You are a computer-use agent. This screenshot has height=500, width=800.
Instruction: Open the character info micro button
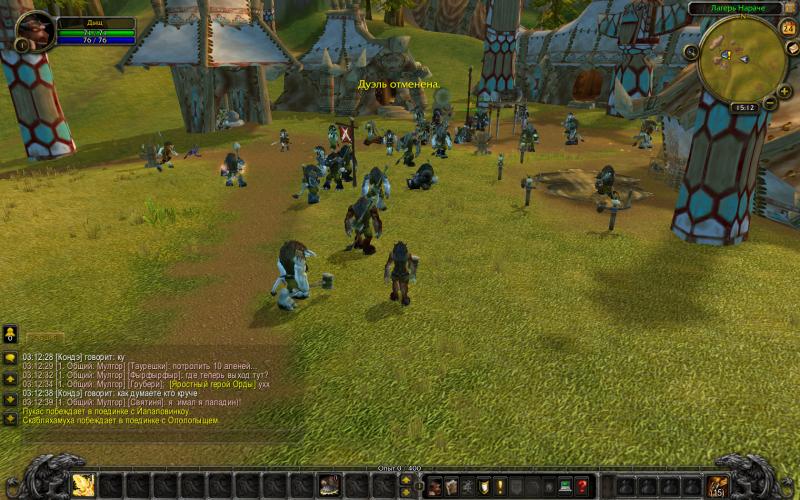(434, 486)
